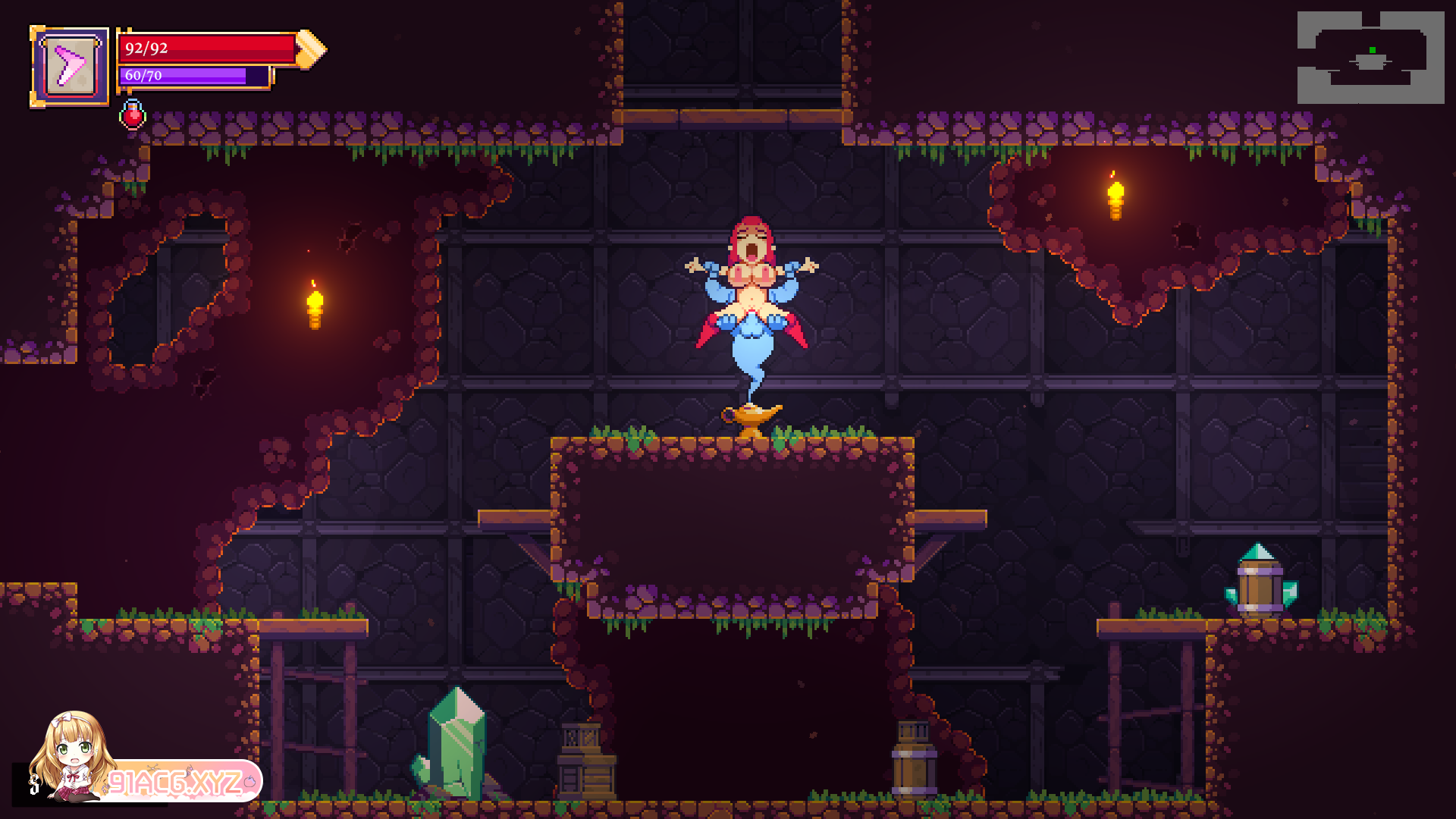Select the pink boomerang weapon slot

tap(70, 67)
